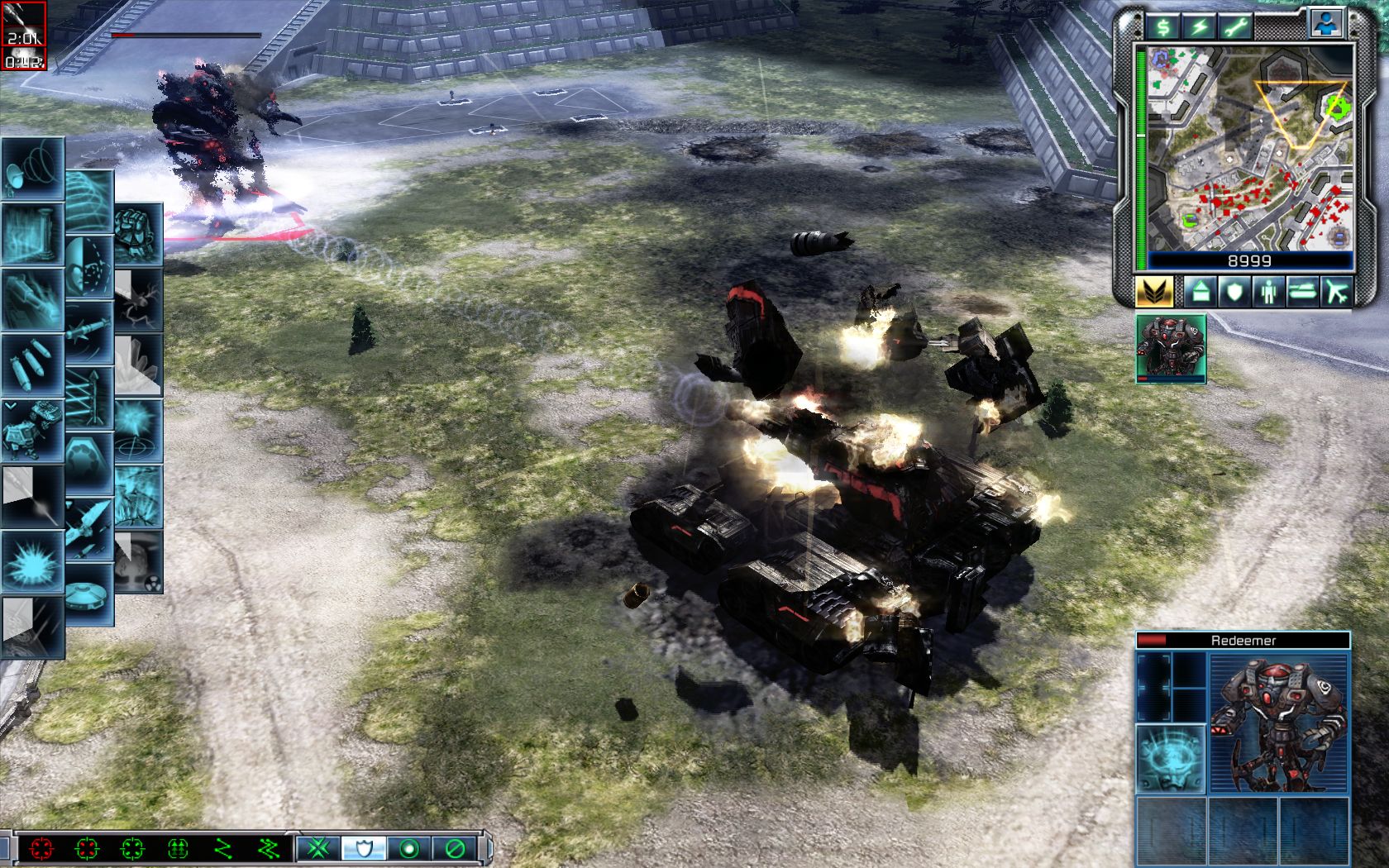Select the three-bomb airstrike power
Screen dimensions: 1389x868
[x=32, y=364]
